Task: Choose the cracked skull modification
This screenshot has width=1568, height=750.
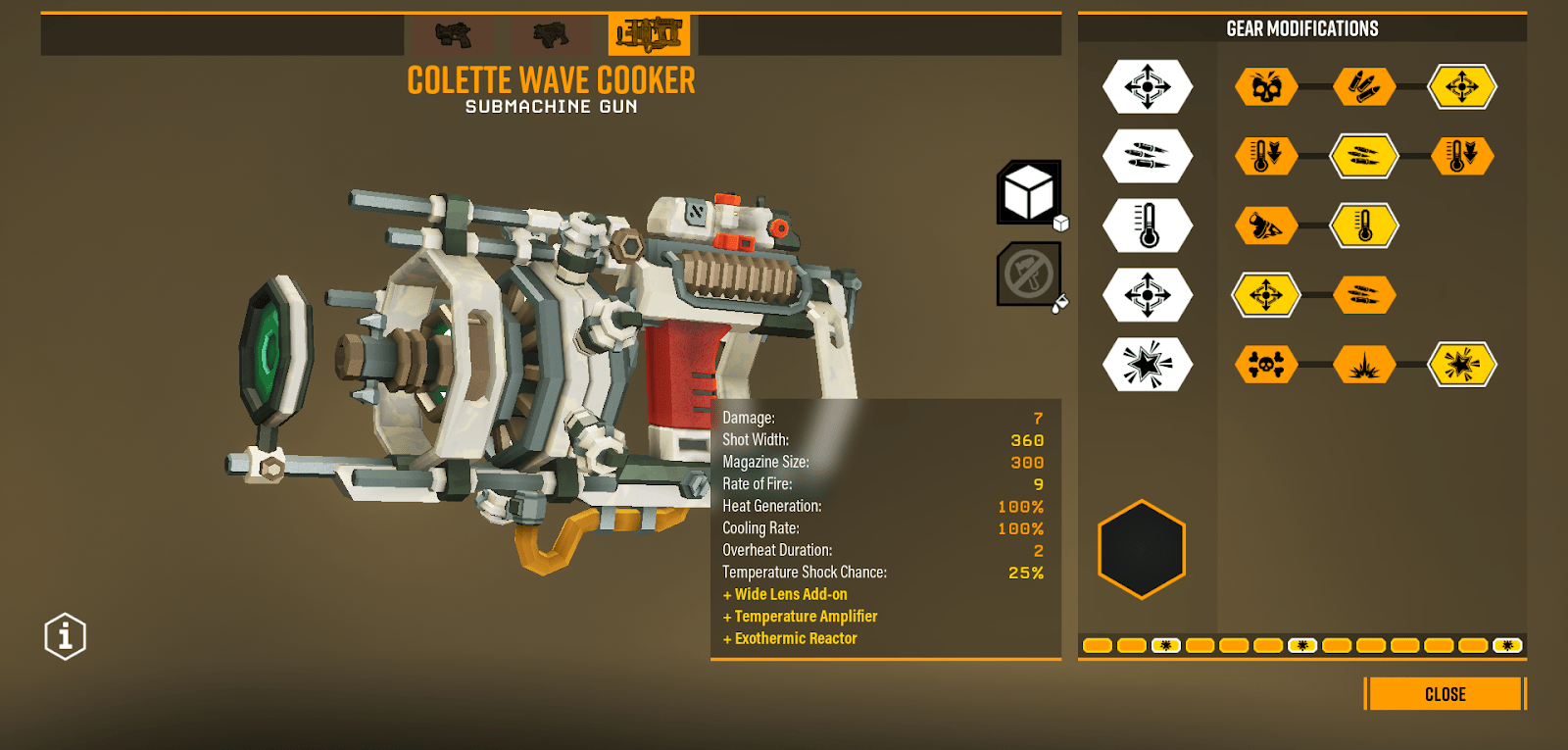Action: tap(1266, 87)
